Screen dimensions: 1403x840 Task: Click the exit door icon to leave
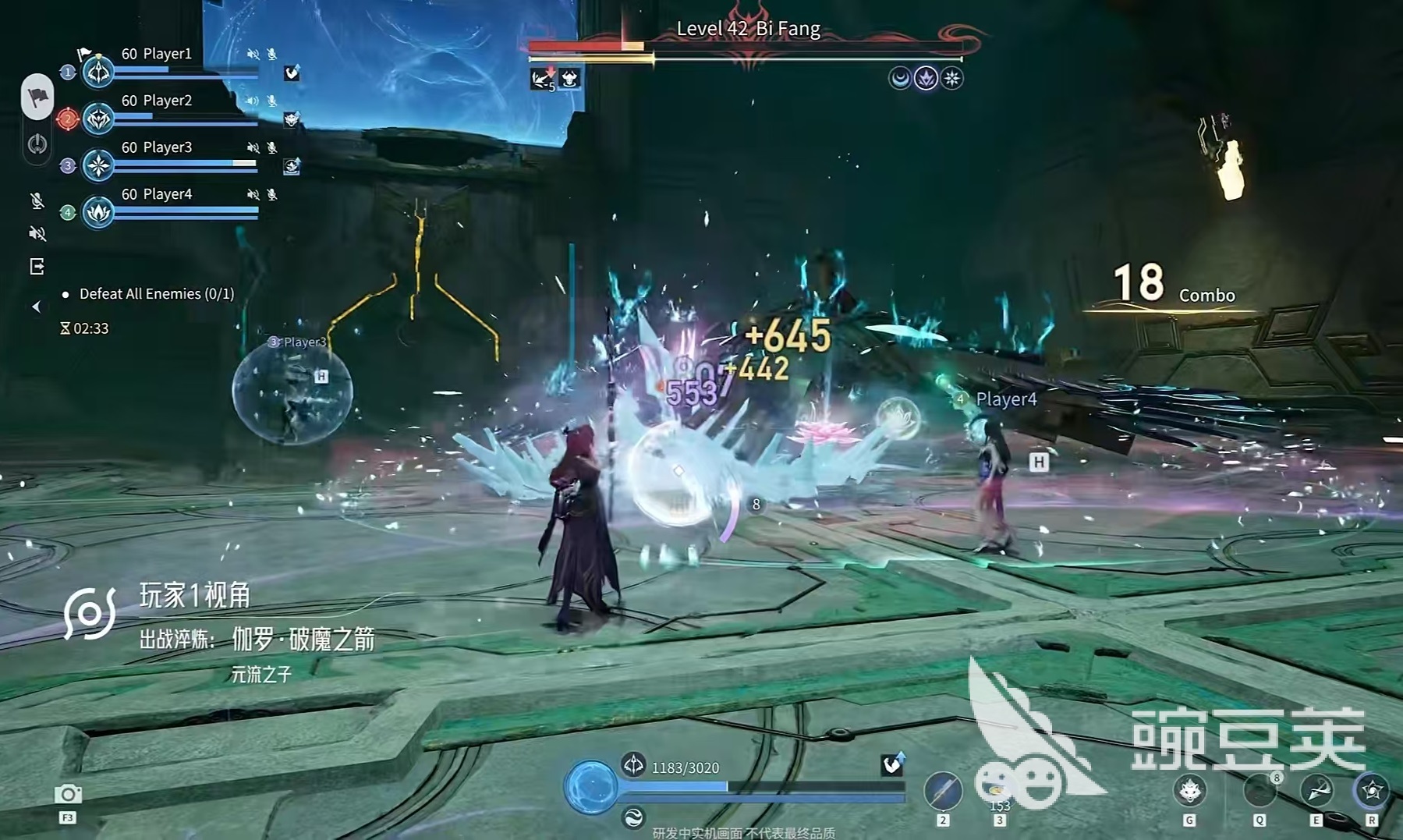tap(37, 267)
